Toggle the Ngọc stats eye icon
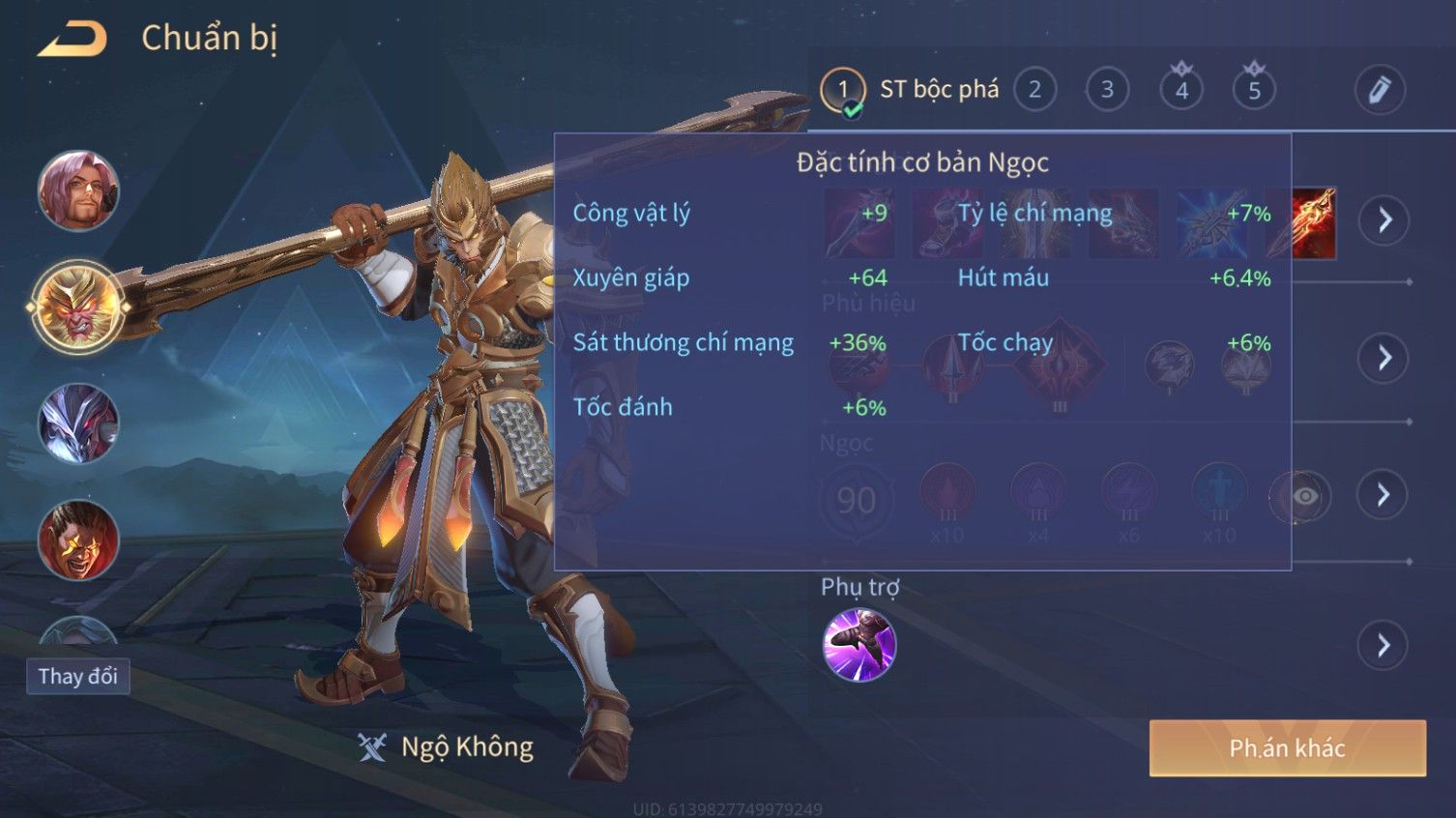 [x=1304, y=496]
